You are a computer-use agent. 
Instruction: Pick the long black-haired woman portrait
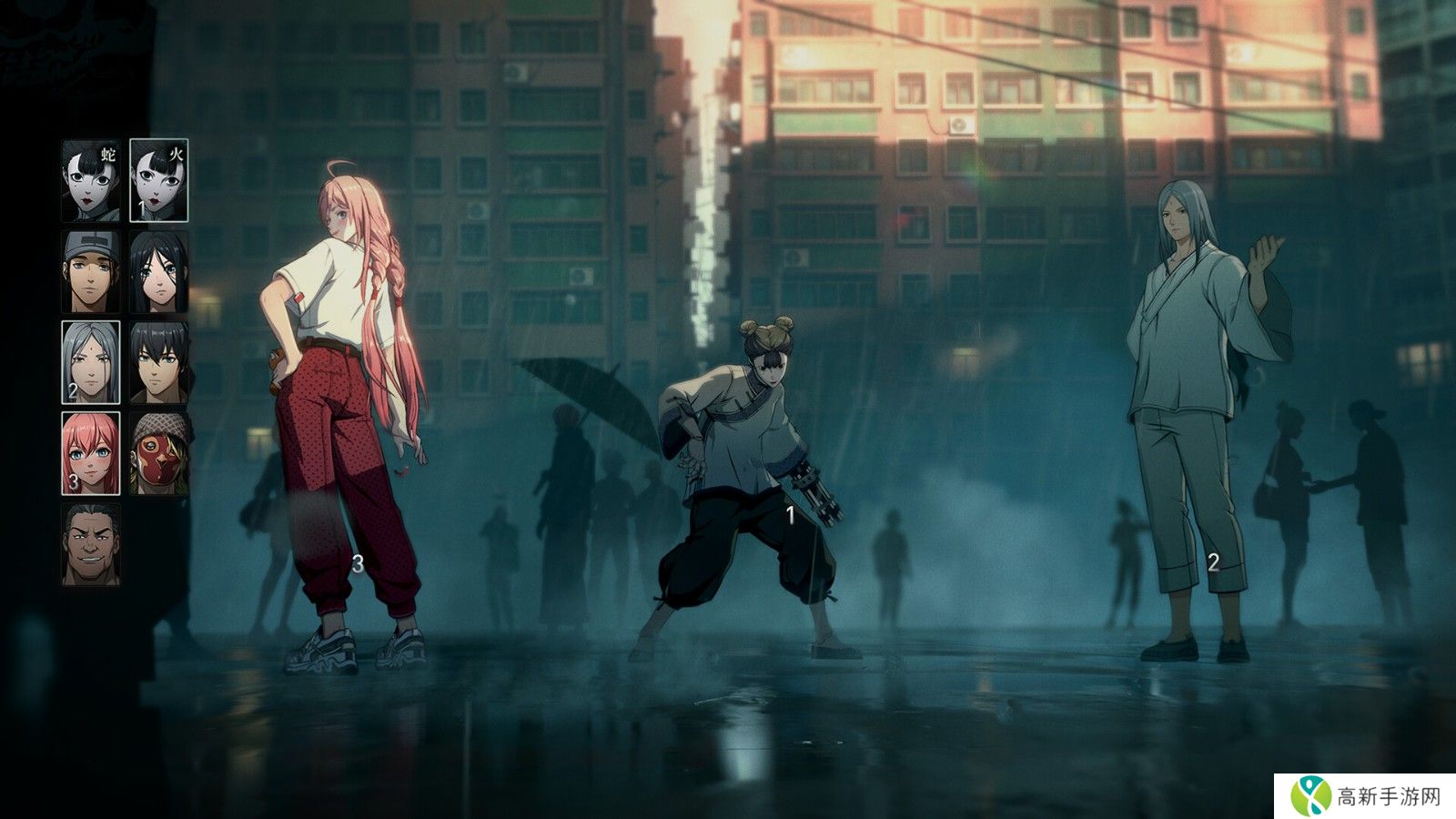[x=158, y=271]
